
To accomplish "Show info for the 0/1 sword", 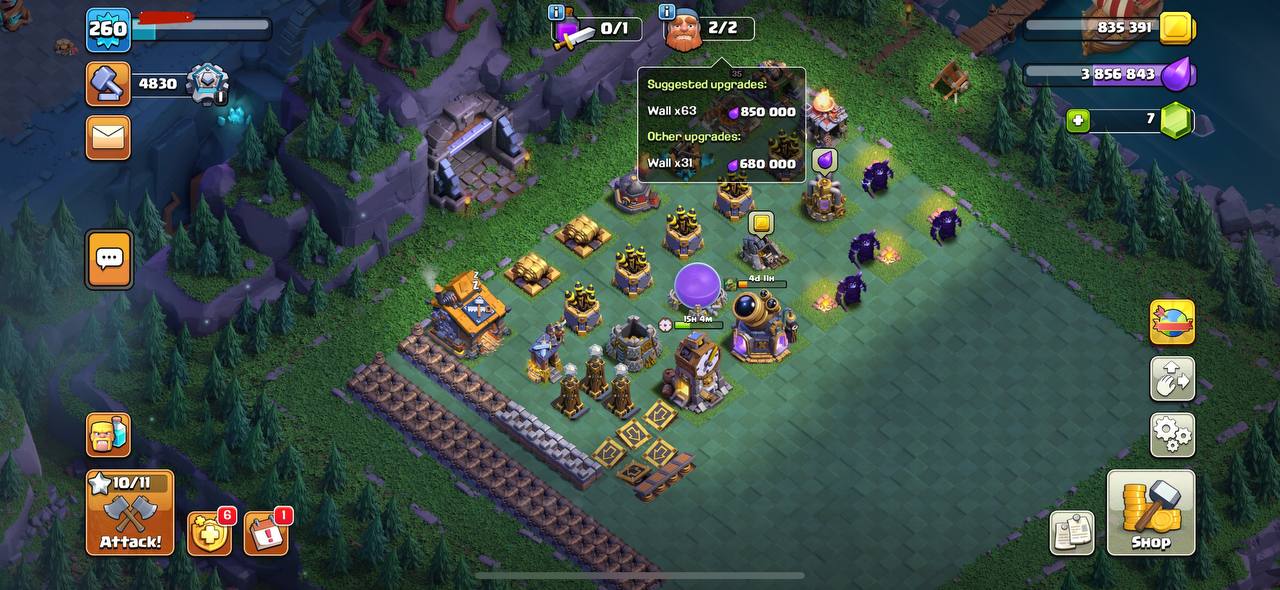I will tap(557, 13).
